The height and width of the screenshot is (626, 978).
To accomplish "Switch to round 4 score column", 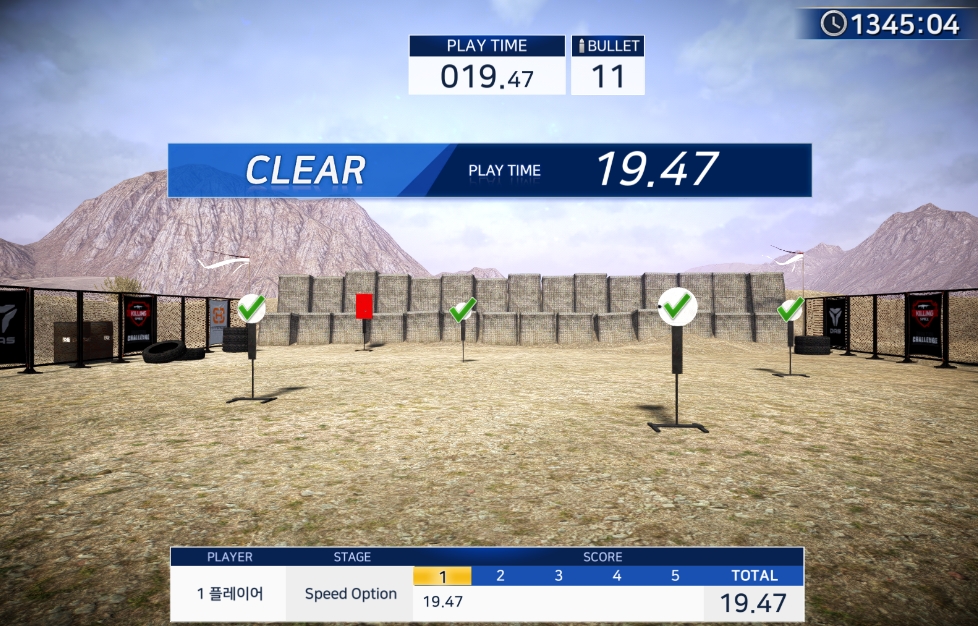I will tap(616, 576).
